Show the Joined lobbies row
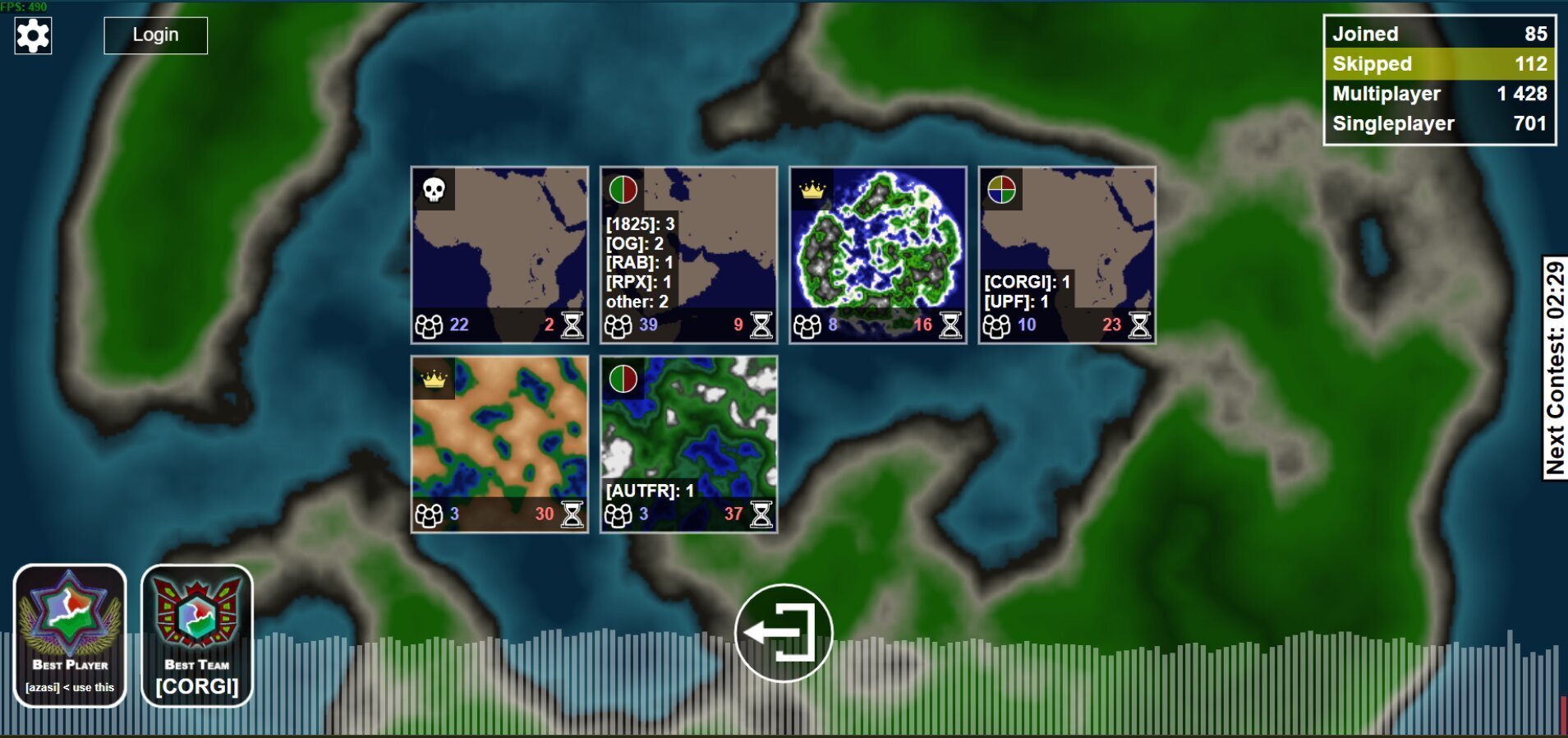The width and height of the screenshot is (1568, 738). pos(1439,34)
